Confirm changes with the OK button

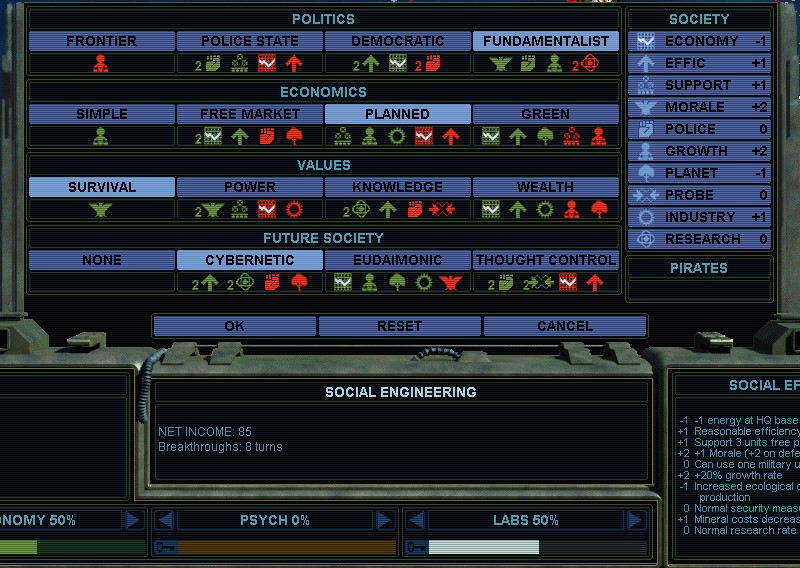click(x=234, y=326)
